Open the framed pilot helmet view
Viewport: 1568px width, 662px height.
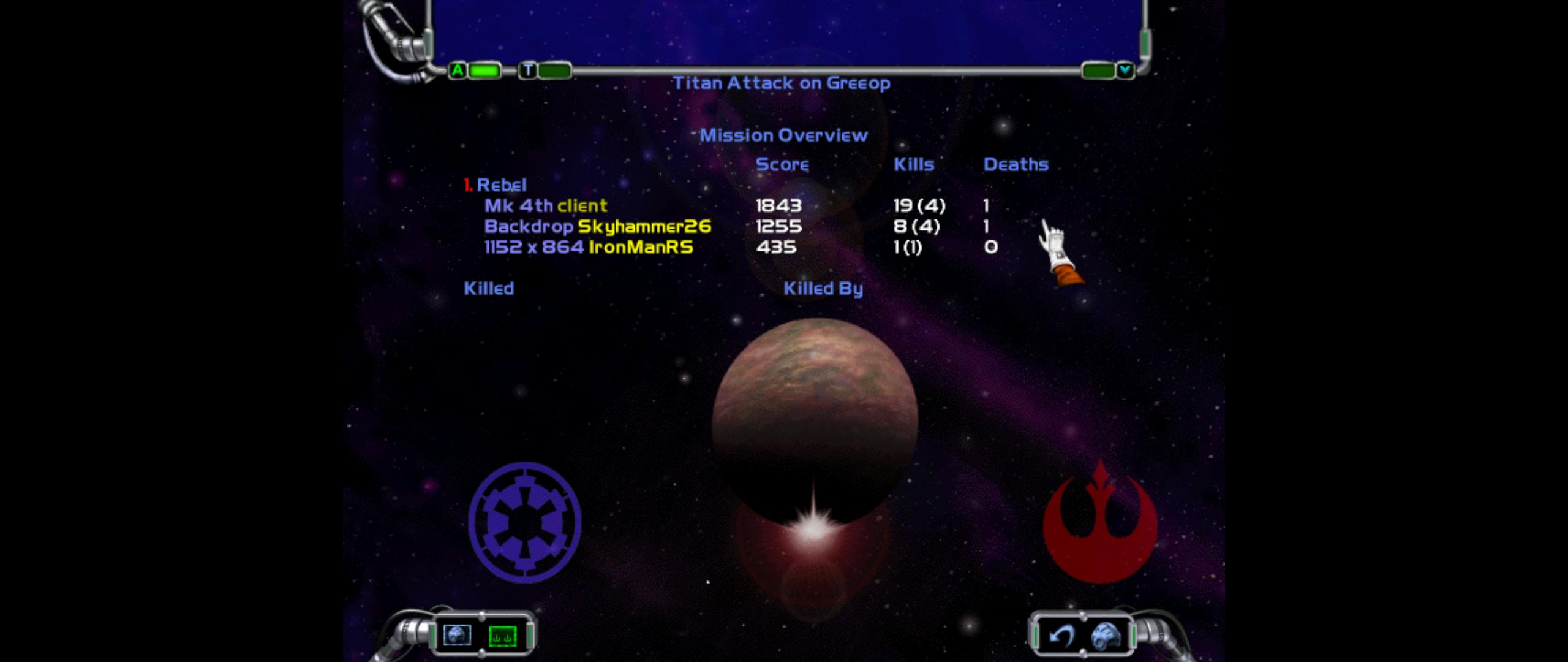coord(457,635)
